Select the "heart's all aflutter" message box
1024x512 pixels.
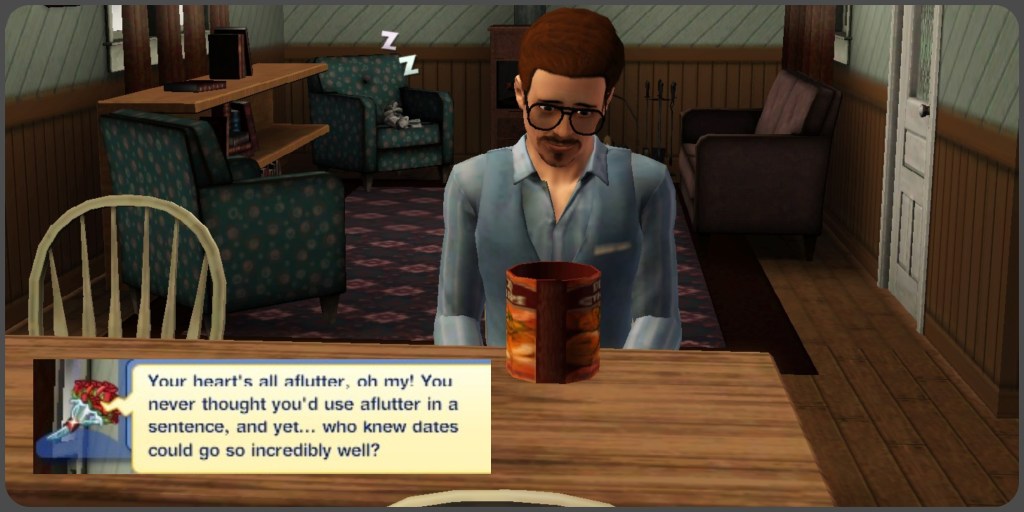point(310,416)
